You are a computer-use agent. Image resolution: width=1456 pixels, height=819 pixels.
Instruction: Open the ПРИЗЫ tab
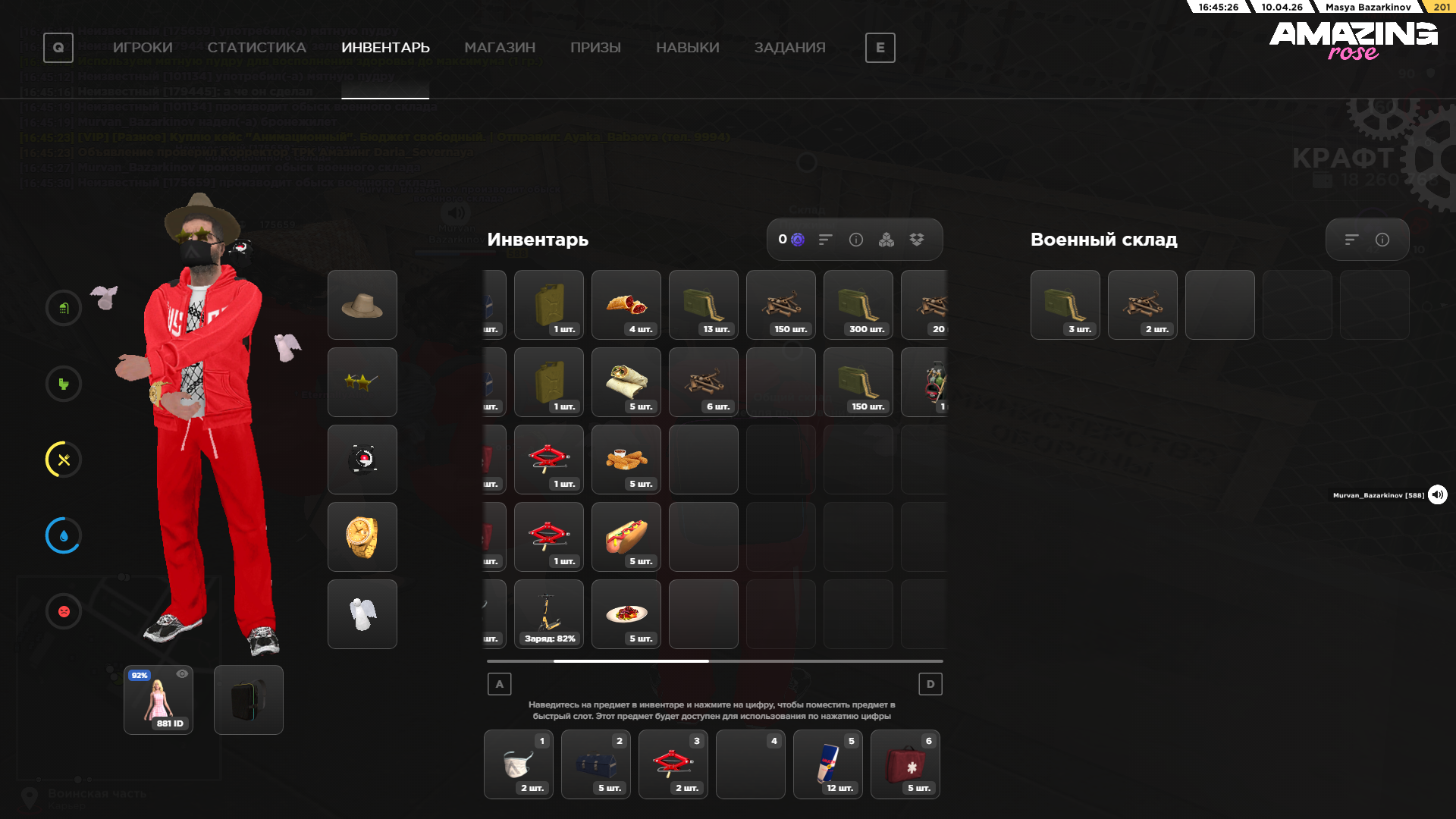[595, 48]
